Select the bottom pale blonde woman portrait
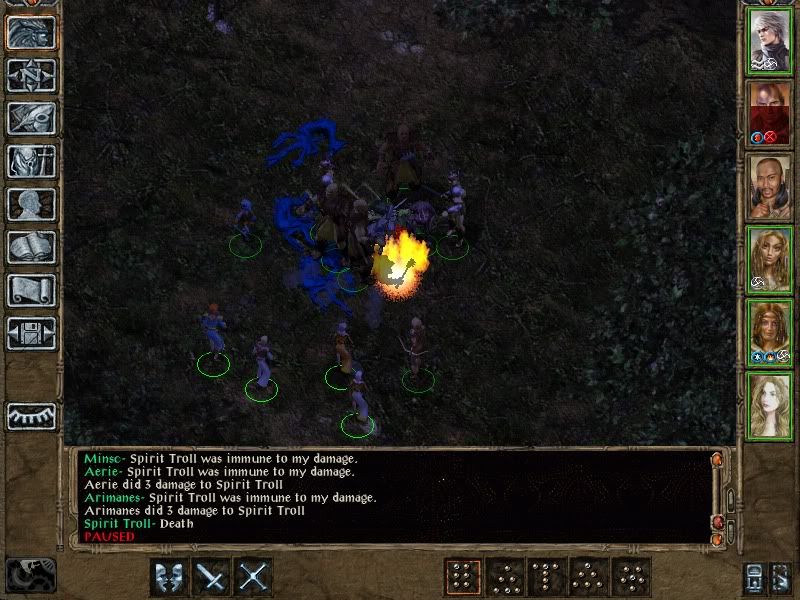This screenshot has width=800, height=600. tap(769, 405)
